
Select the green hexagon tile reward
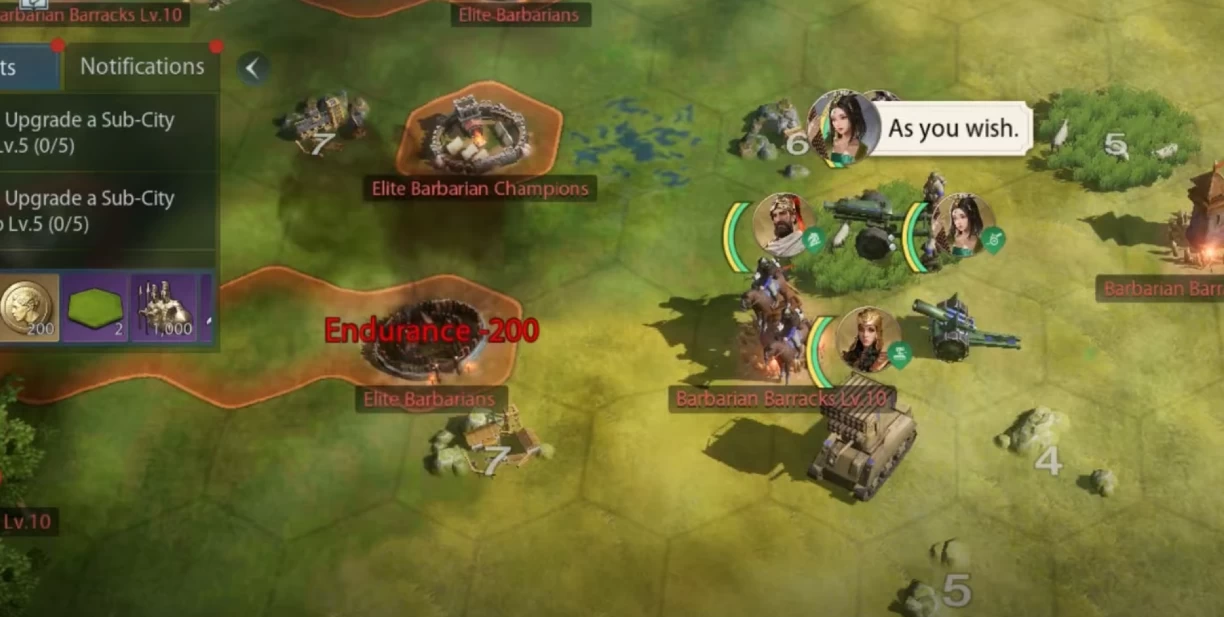tap(95, 308)
